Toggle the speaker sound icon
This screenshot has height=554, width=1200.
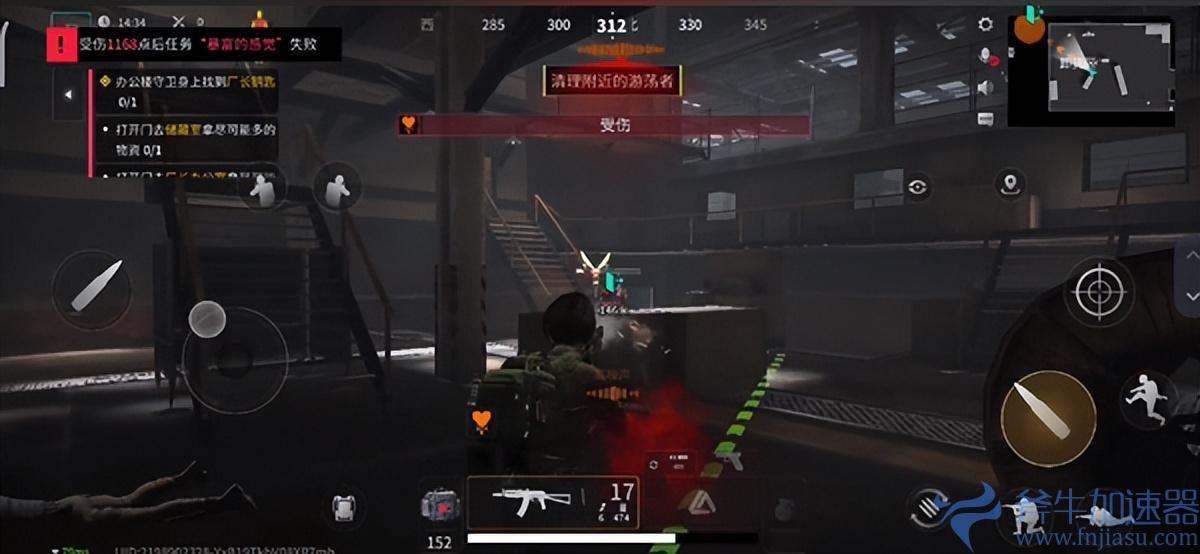tap(986, 87)
